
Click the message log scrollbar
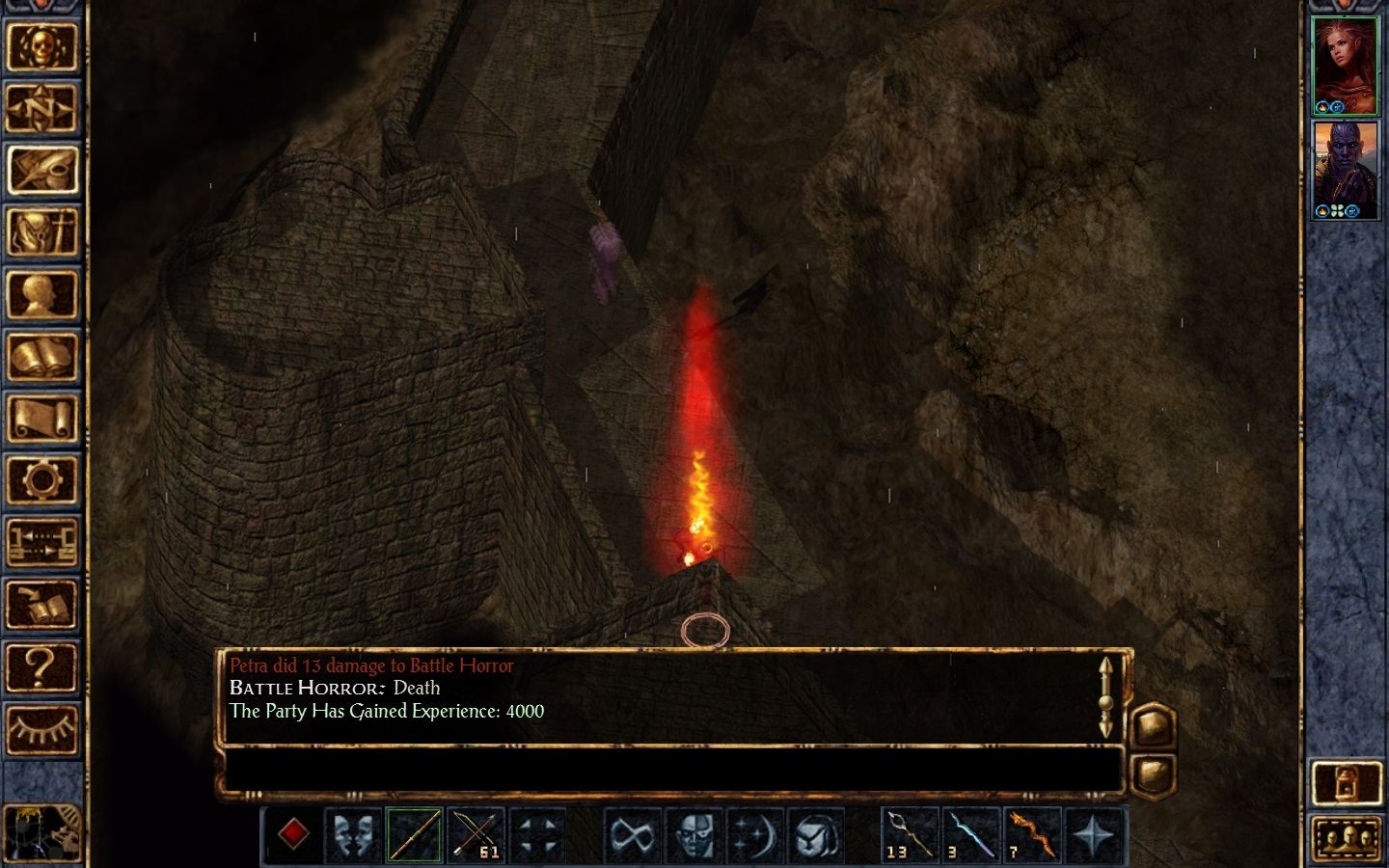[1105, 696]
